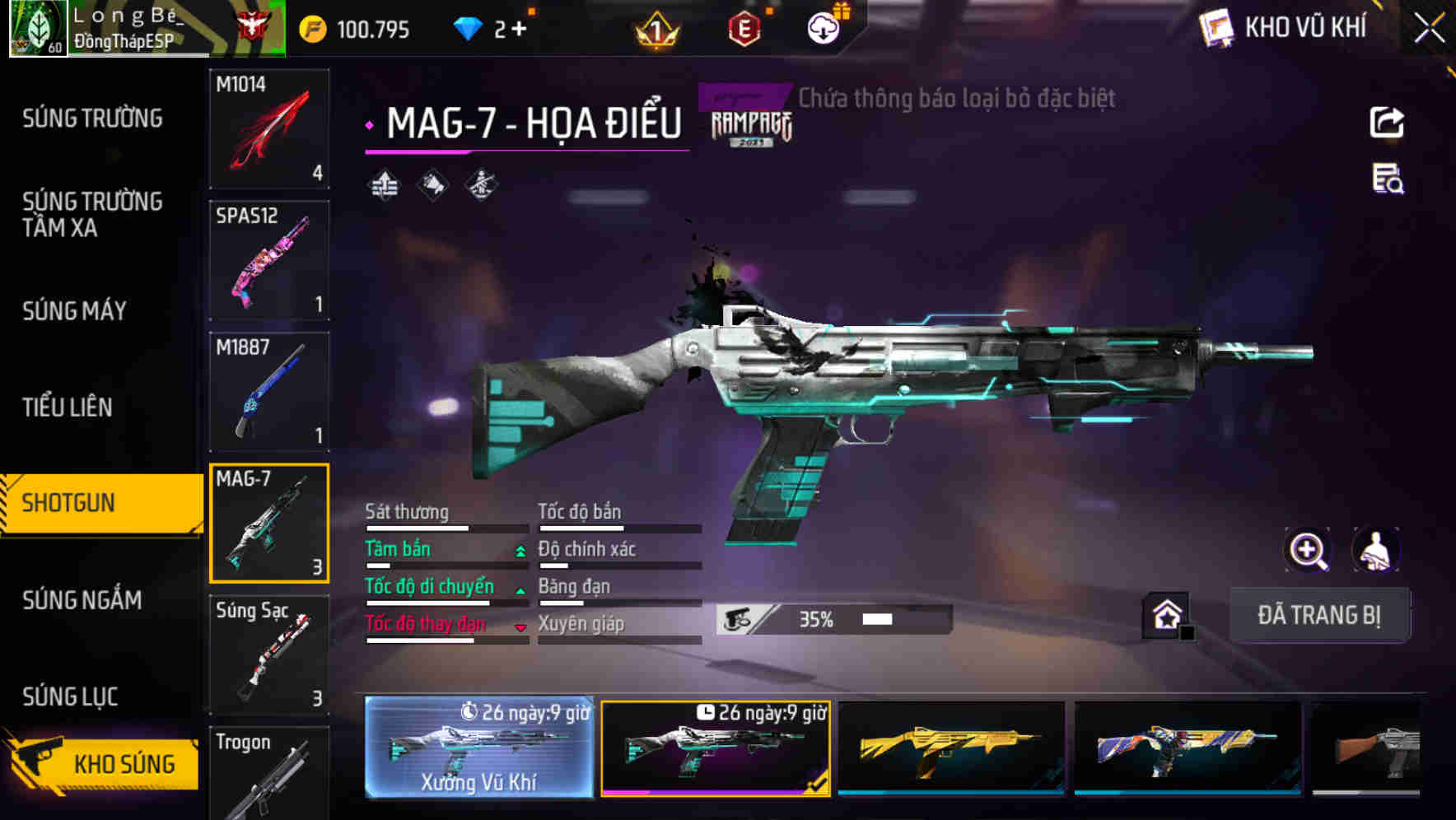Image resolution: width=1456 pixels, height=820 pixels.
Task: Click the rank crown badge icon
Action: tap(655, 30)
